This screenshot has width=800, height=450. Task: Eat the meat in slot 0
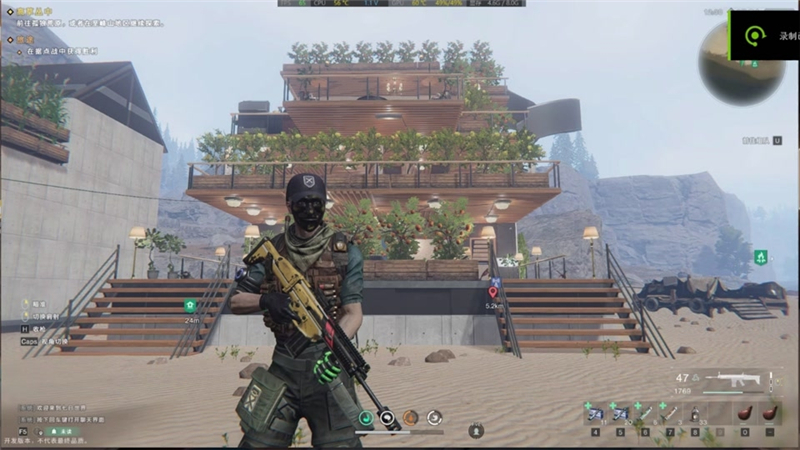click(744, 413)
